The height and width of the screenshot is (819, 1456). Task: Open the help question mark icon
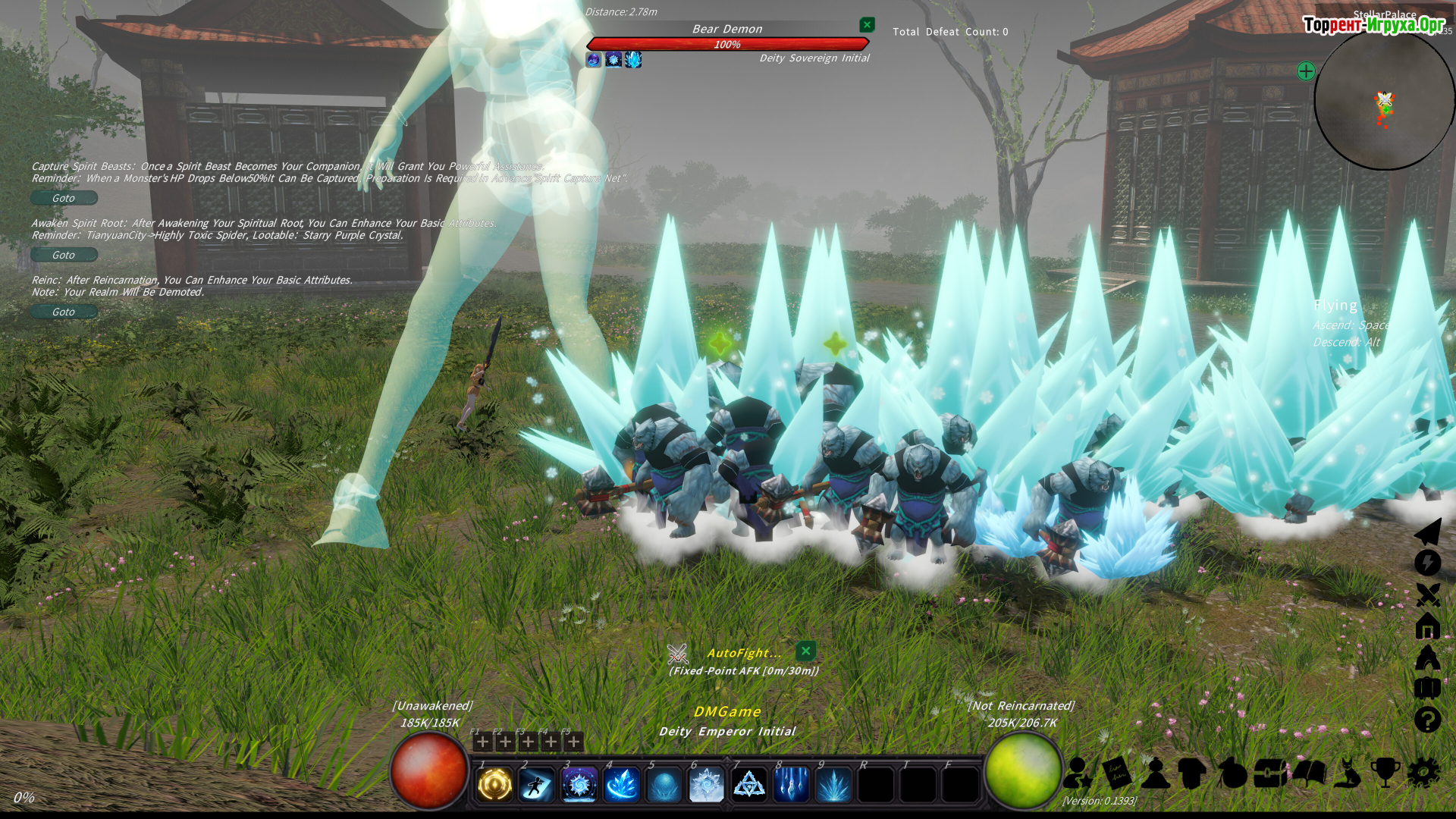coord(1427,719)
